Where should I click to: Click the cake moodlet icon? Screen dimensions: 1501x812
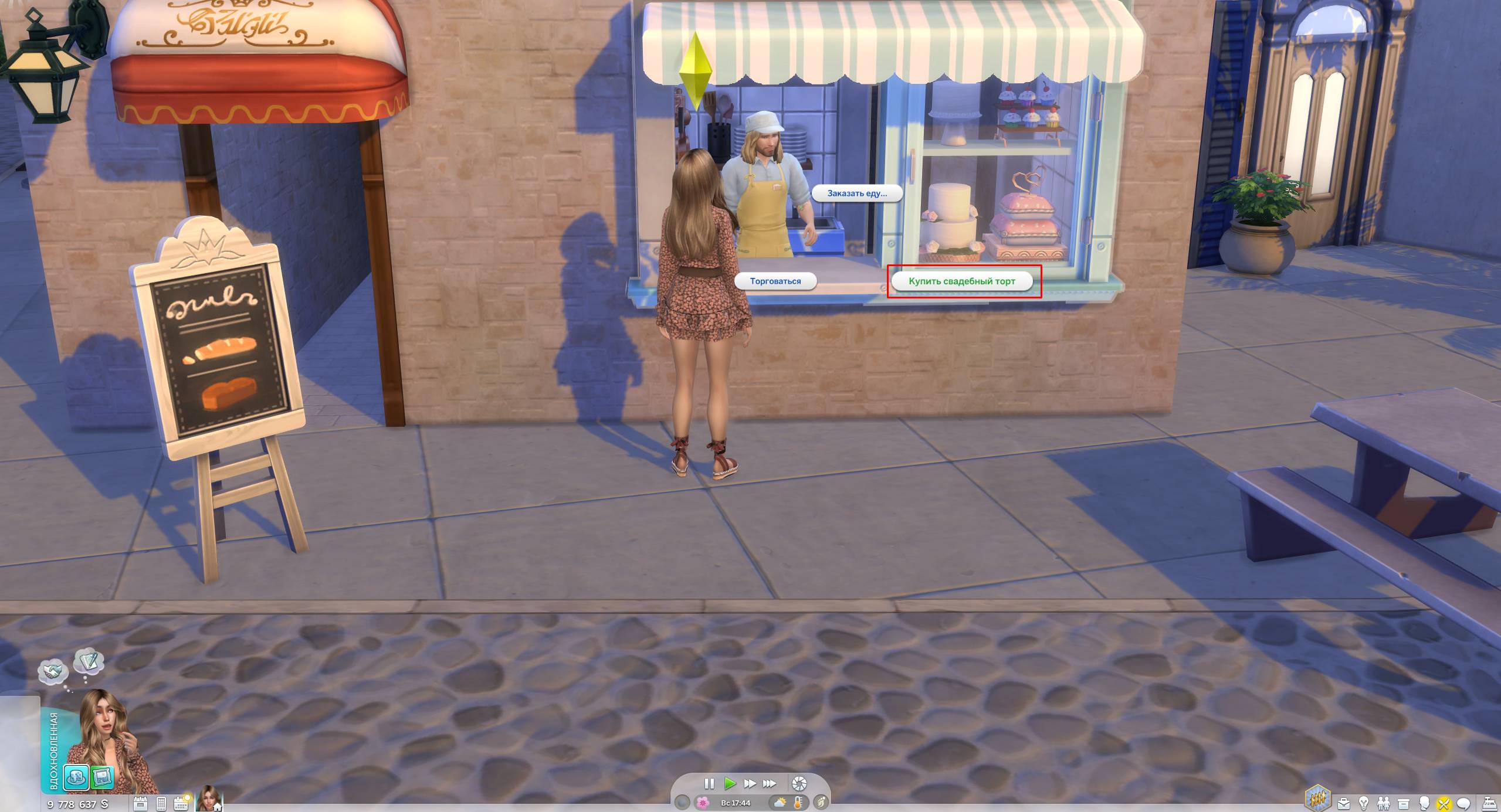76,778
